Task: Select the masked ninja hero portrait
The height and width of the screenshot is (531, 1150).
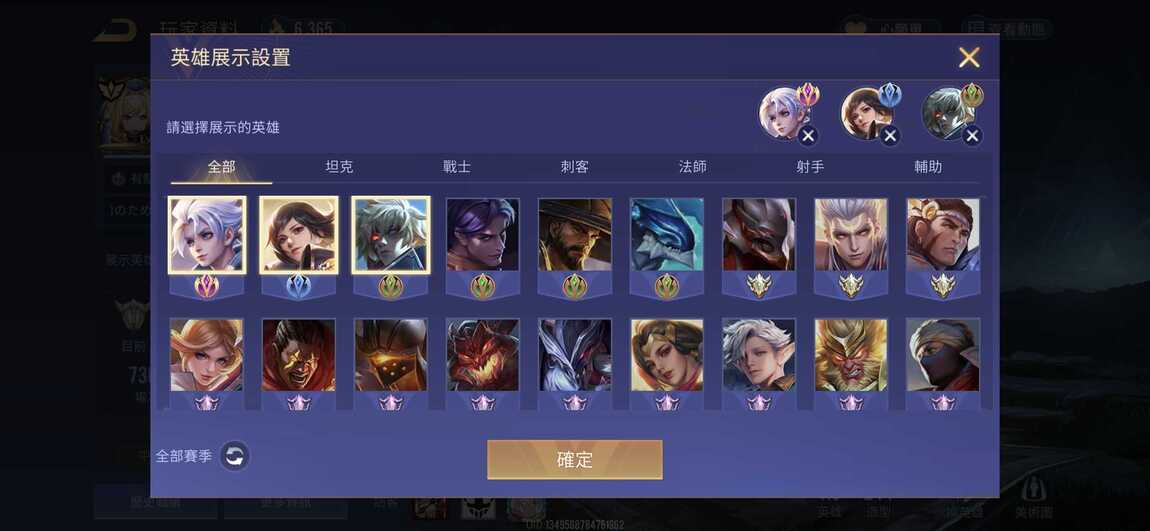Action: click(942, 355)
